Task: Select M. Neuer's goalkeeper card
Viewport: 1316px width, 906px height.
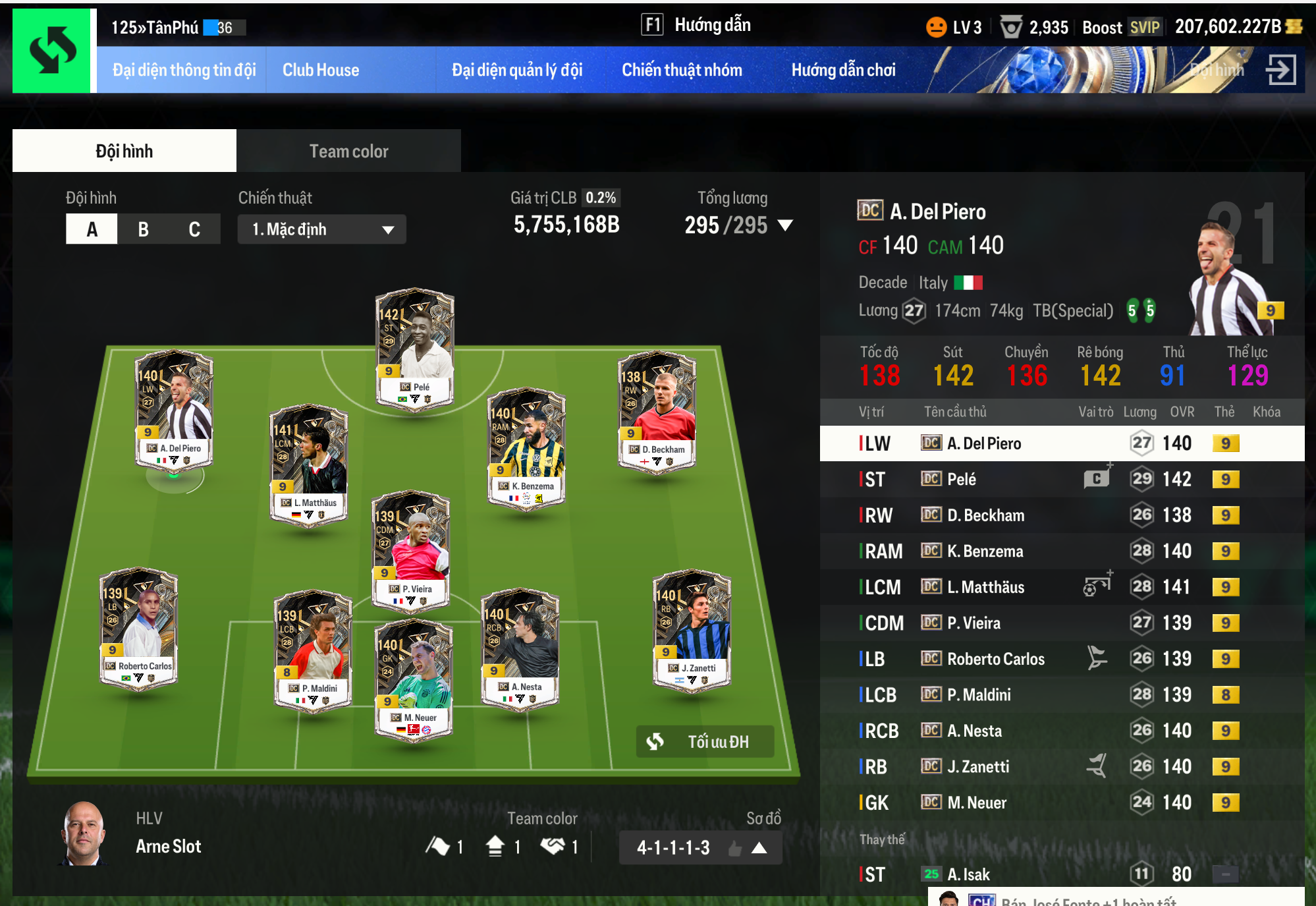Action: point(414,679)
